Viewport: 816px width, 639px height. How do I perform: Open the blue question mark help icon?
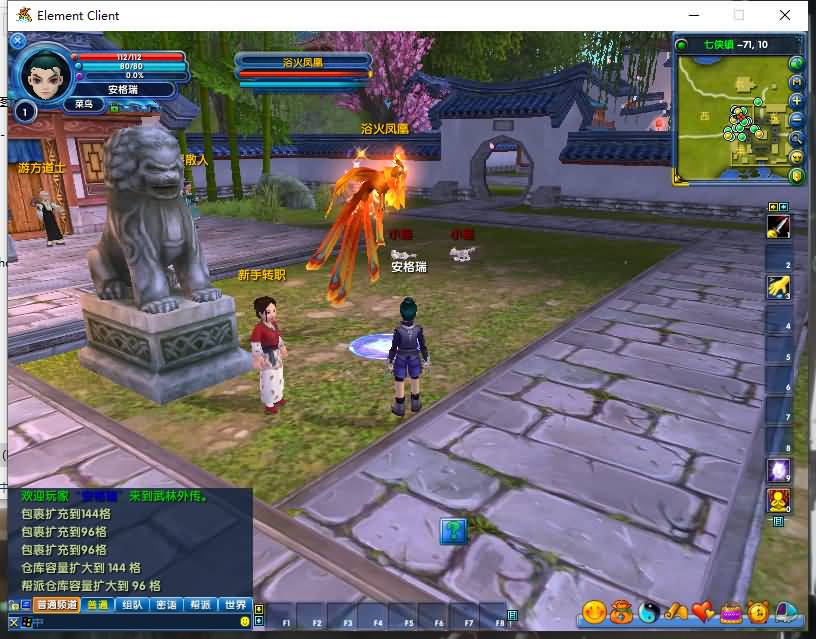(x=453, y=530)
